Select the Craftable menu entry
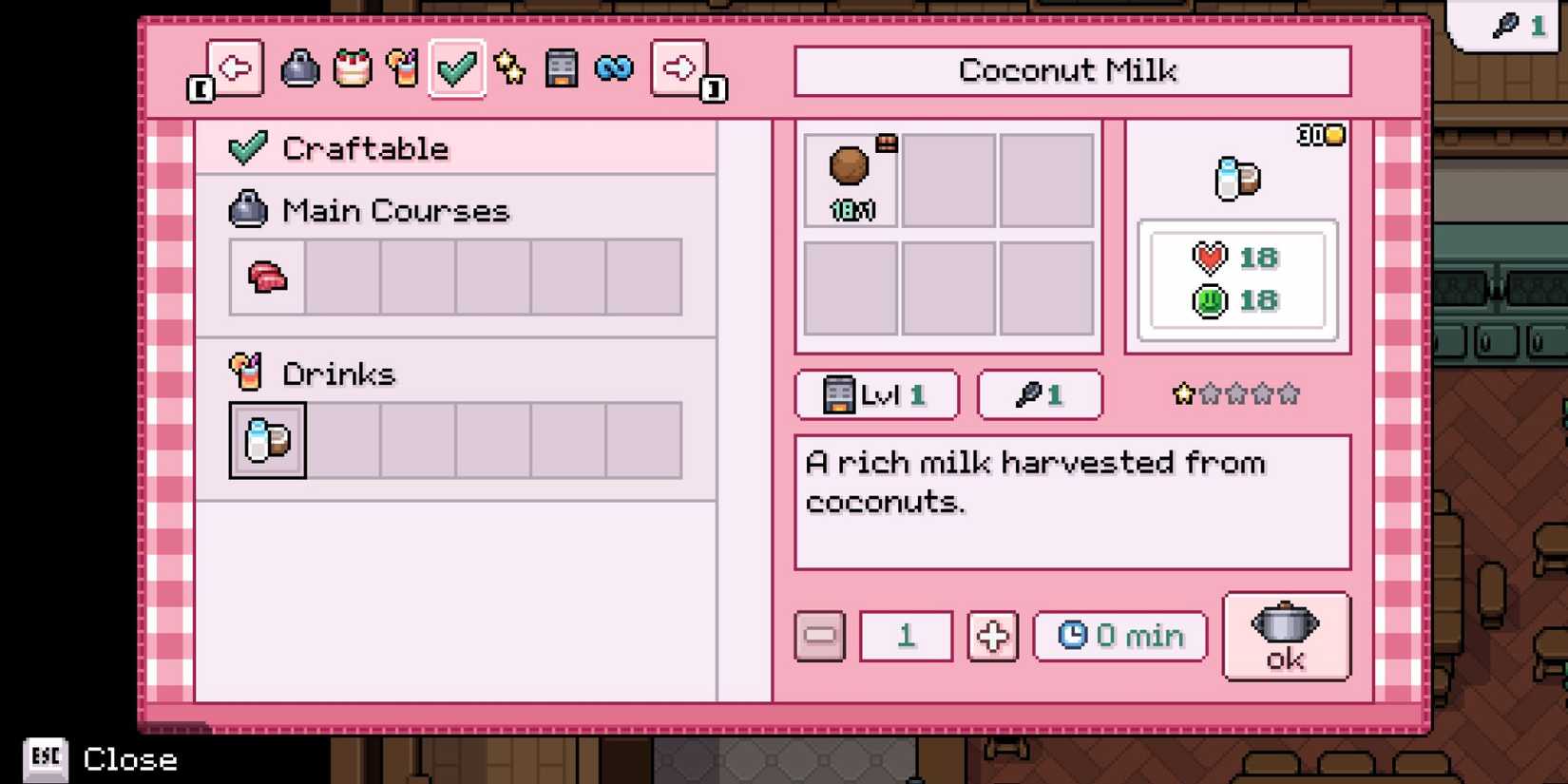Viewport: 1568px width, 784px height. coord(364,147)
